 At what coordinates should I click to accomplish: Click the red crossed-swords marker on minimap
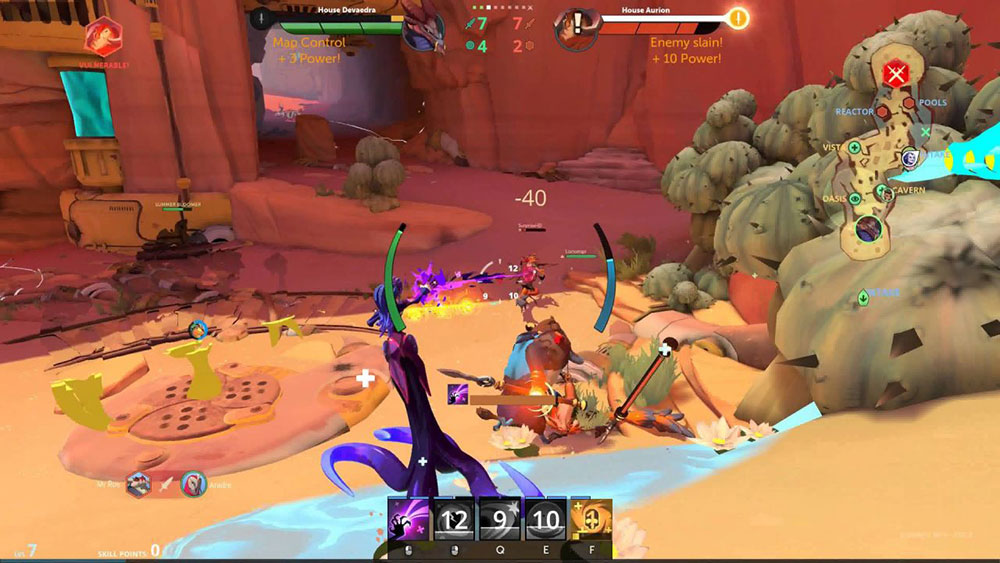click(x=896, y=73)
